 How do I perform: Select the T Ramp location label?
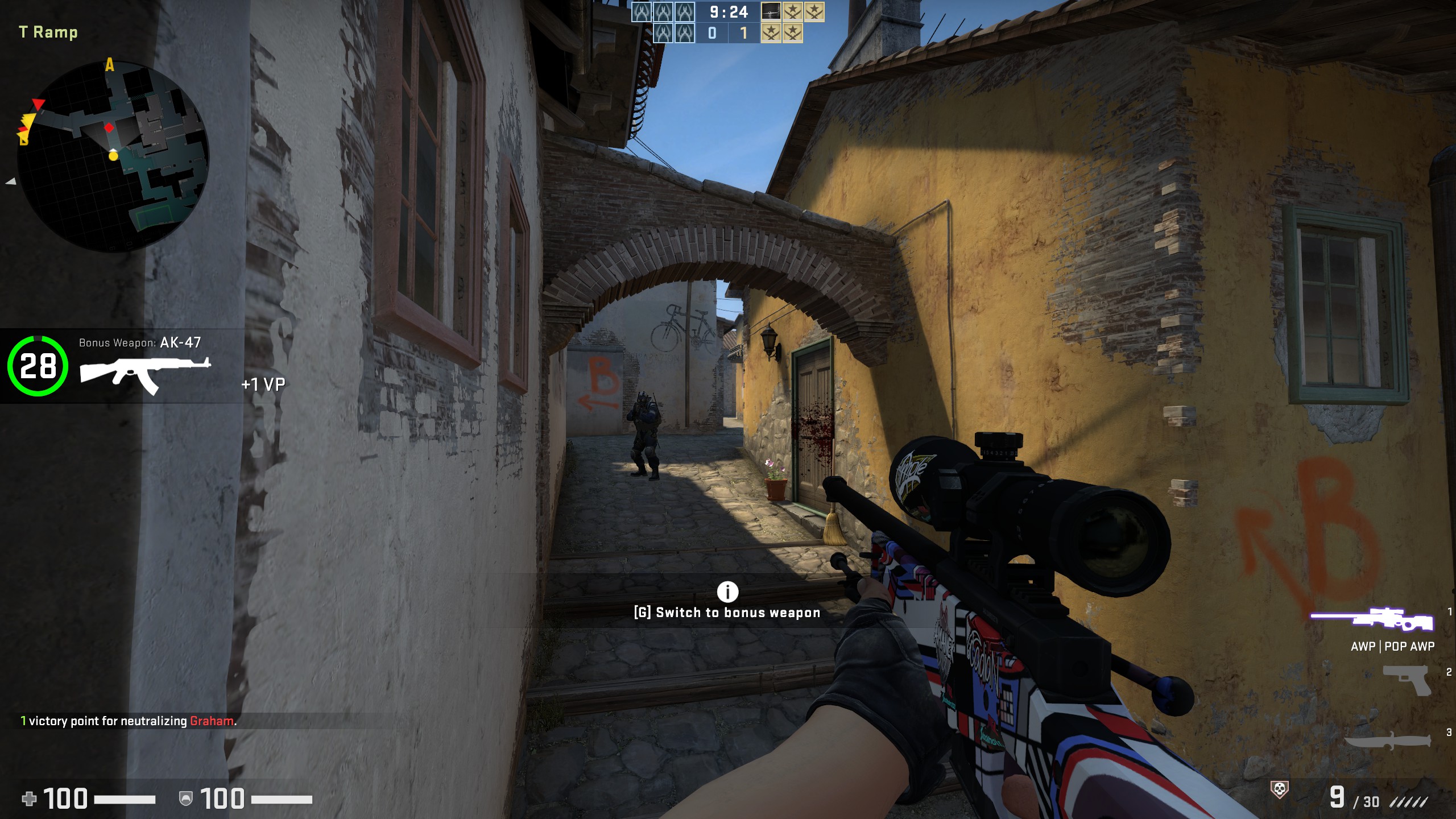(x=47, y=32)
